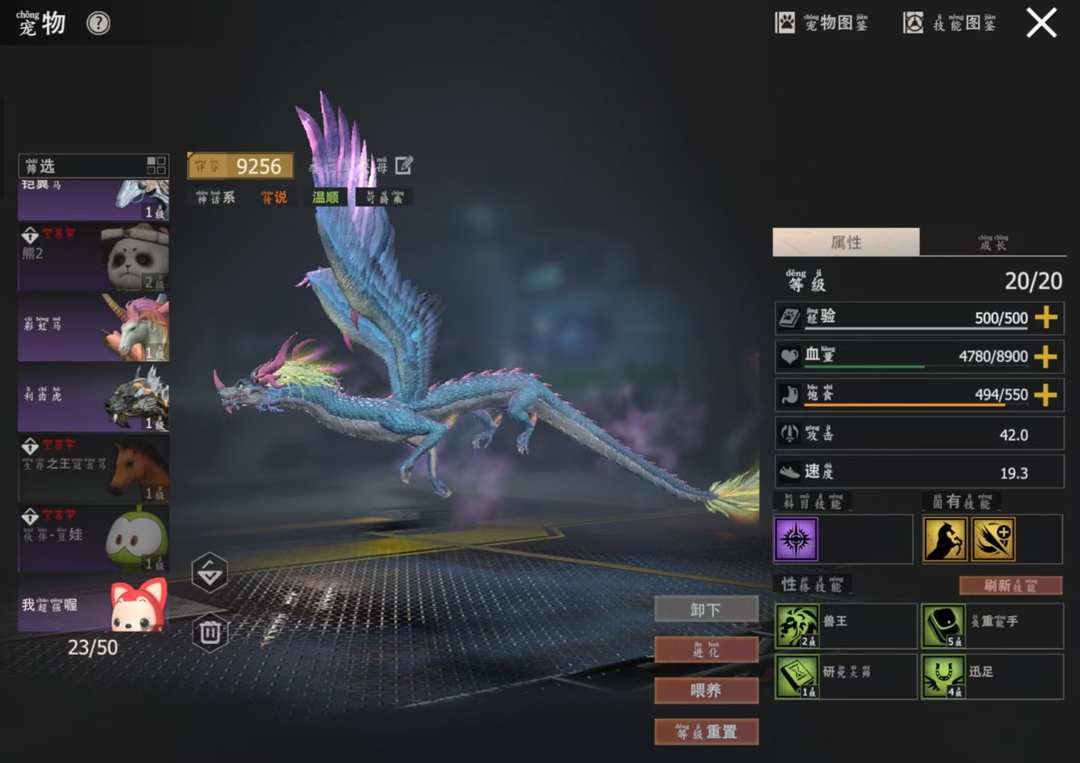Screen dimensions: 1080x763
Task: Select the armored tiger pet 利齿虎
Action: 93,397
